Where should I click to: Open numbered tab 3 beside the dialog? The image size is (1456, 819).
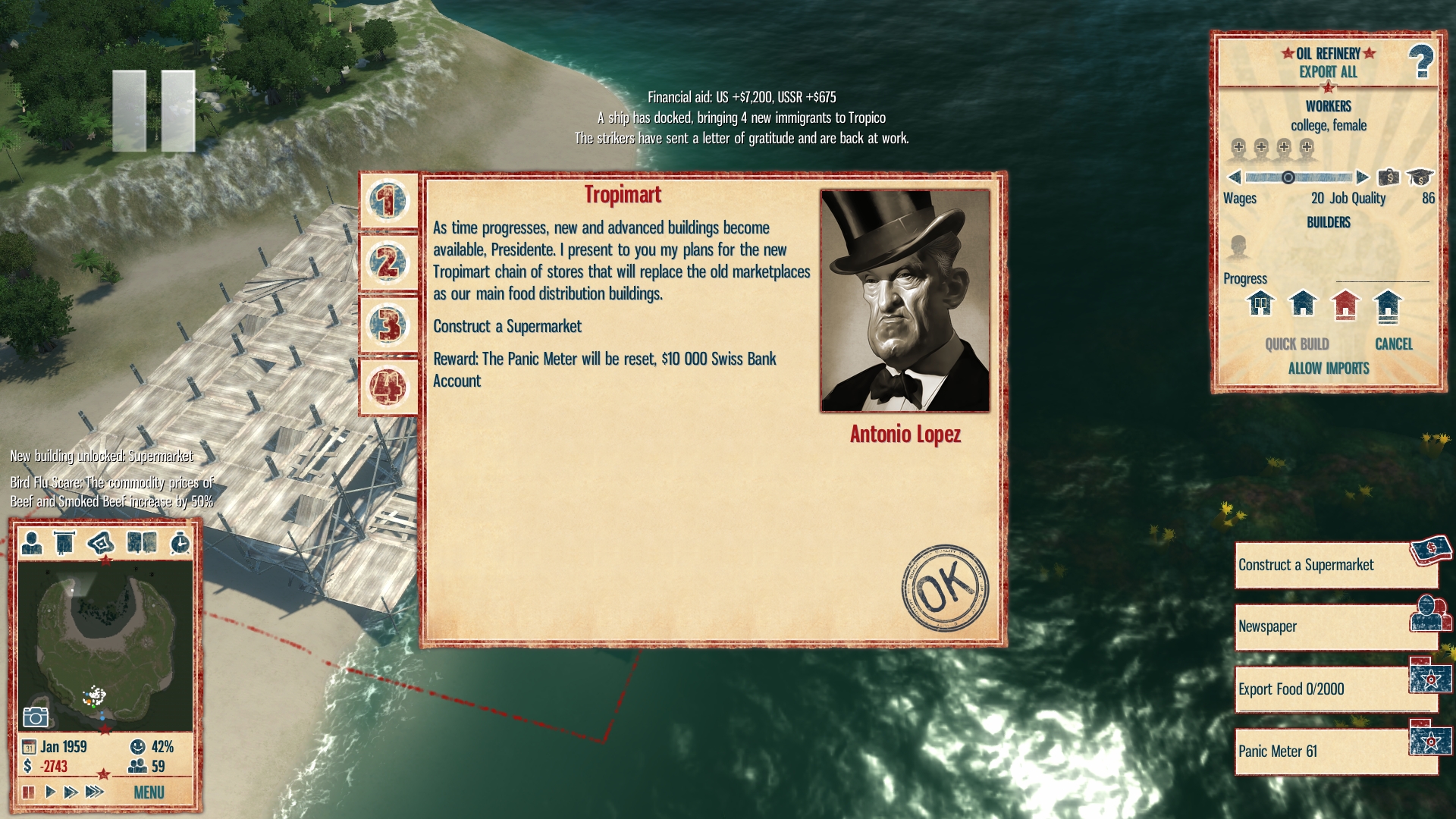388,325
